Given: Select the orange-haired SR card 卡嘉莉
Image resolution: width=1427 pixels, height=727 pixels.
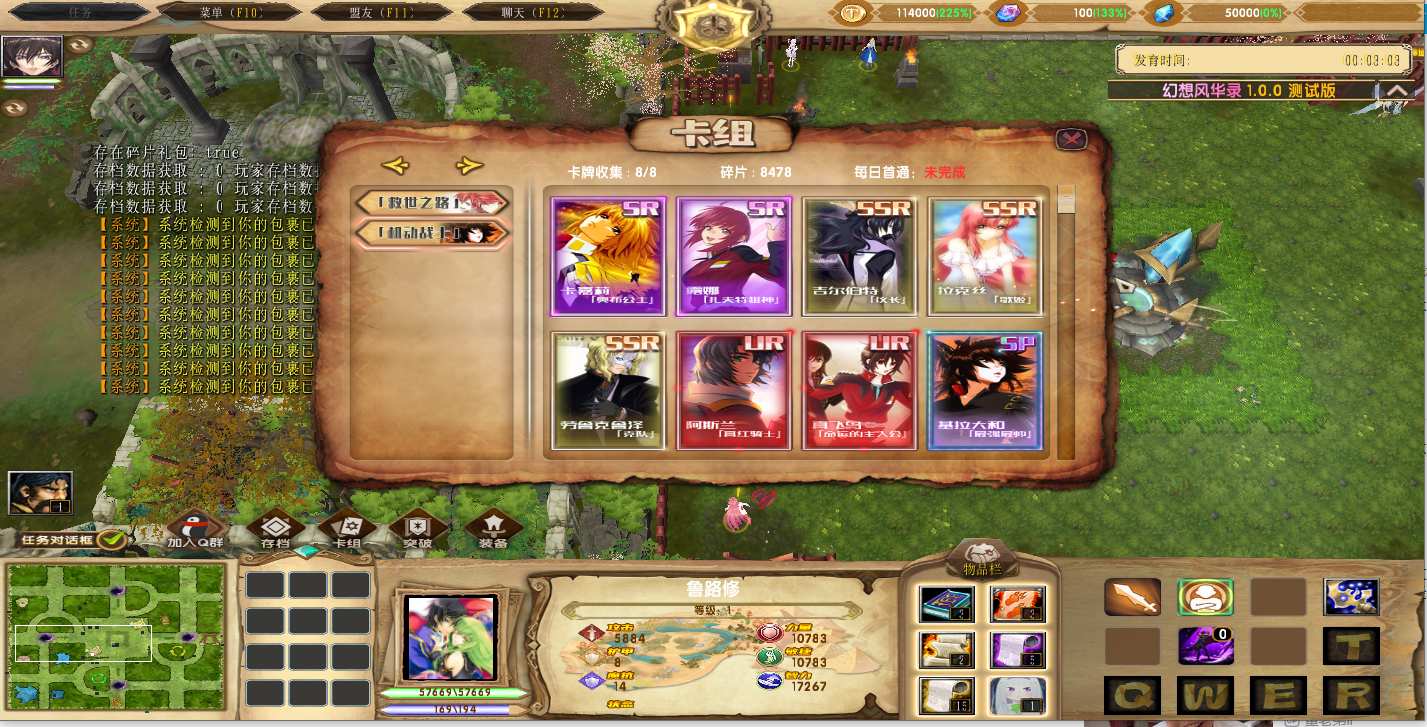Looking at the screenshot, I should 608,257.
